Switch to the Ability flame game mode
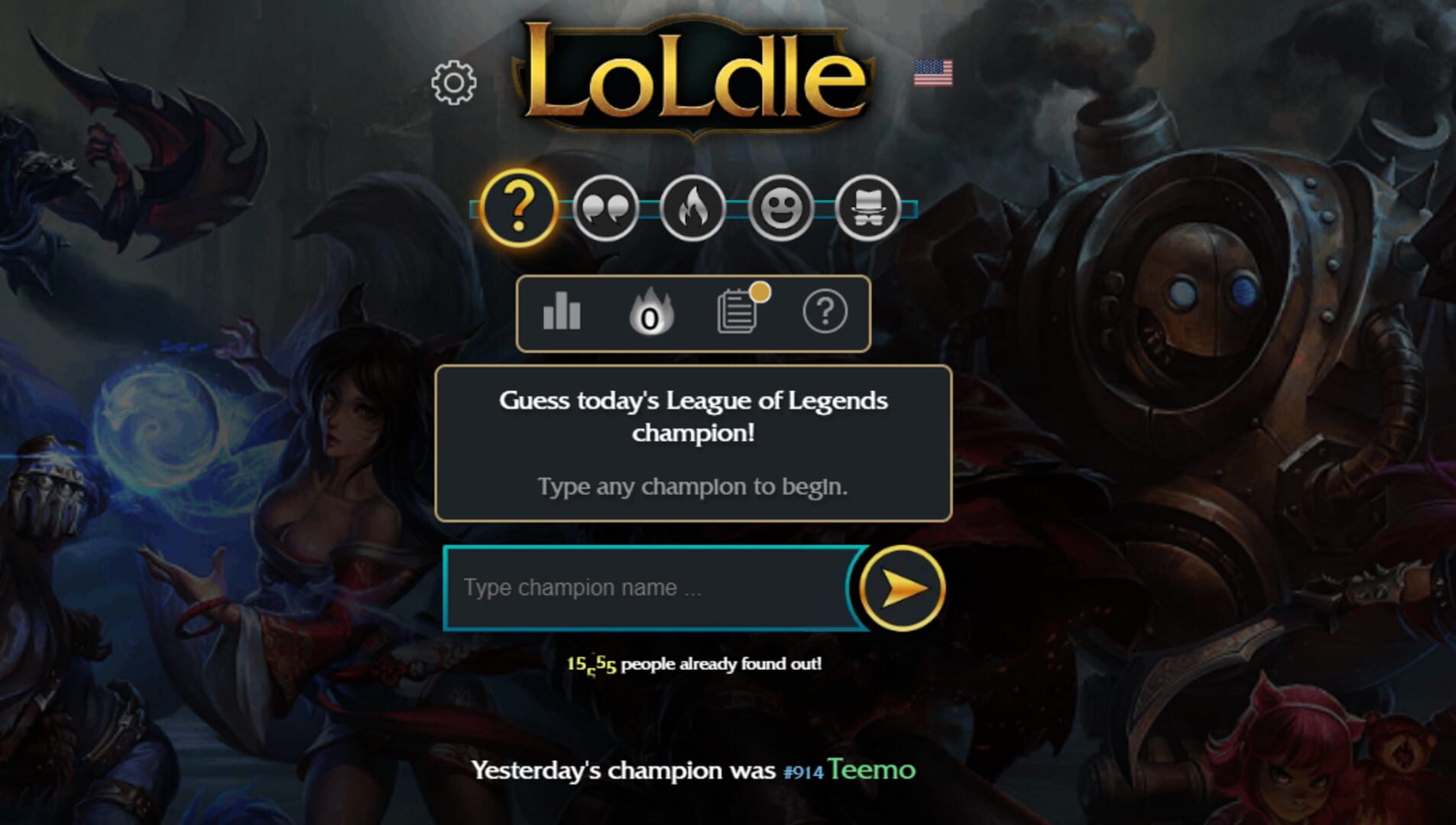 tap(692, 209)
